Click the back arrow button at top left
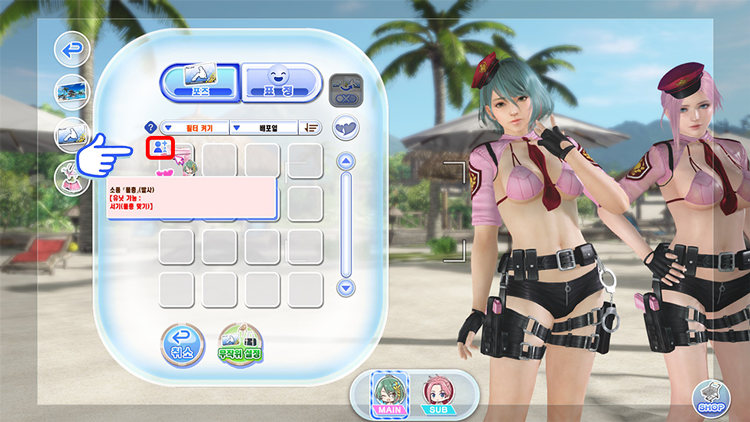This screenshot has height=422, width=750. coord(71,47)
